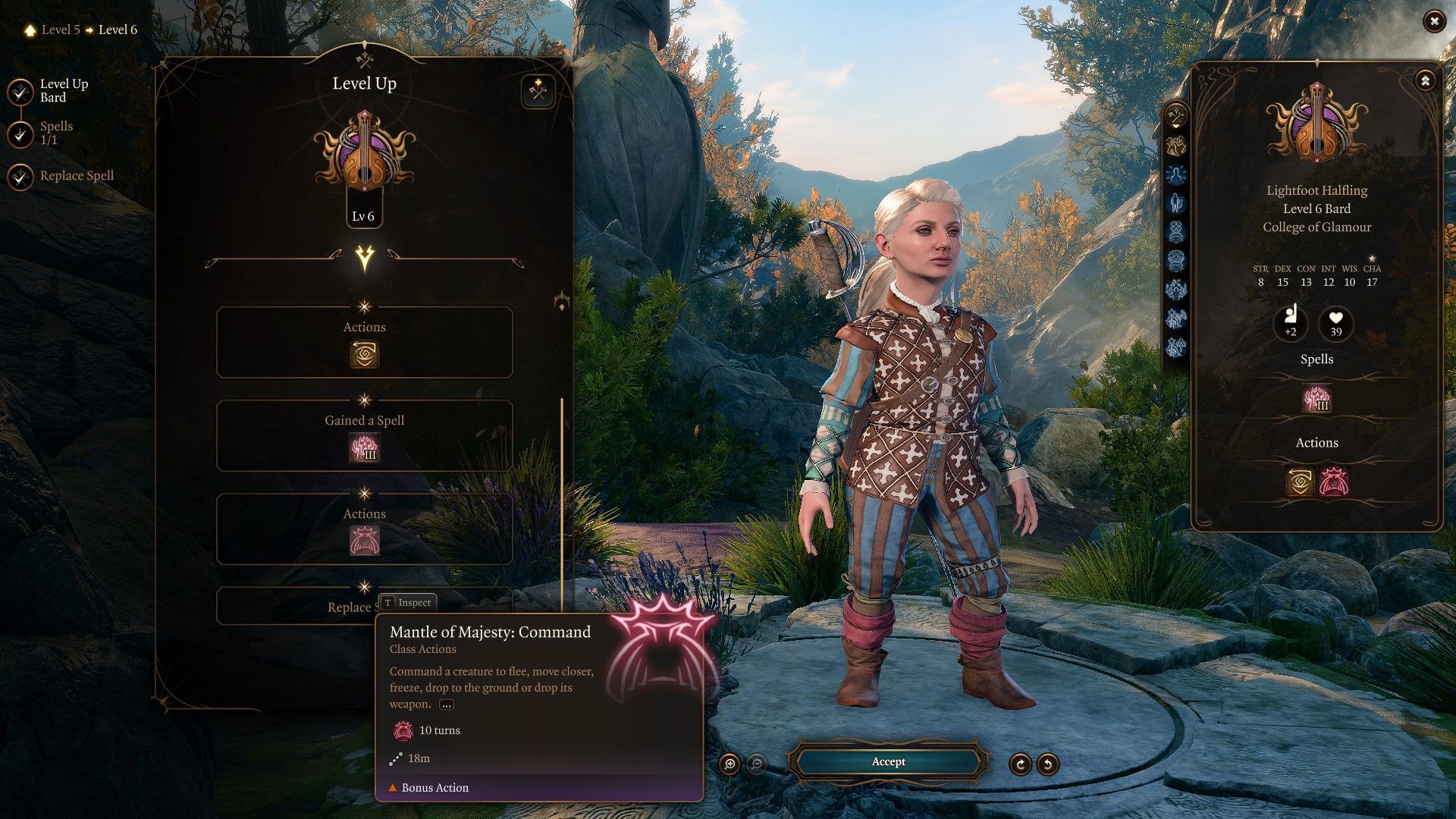Select the tan swirl action icon in Level Up

point(364,354)
